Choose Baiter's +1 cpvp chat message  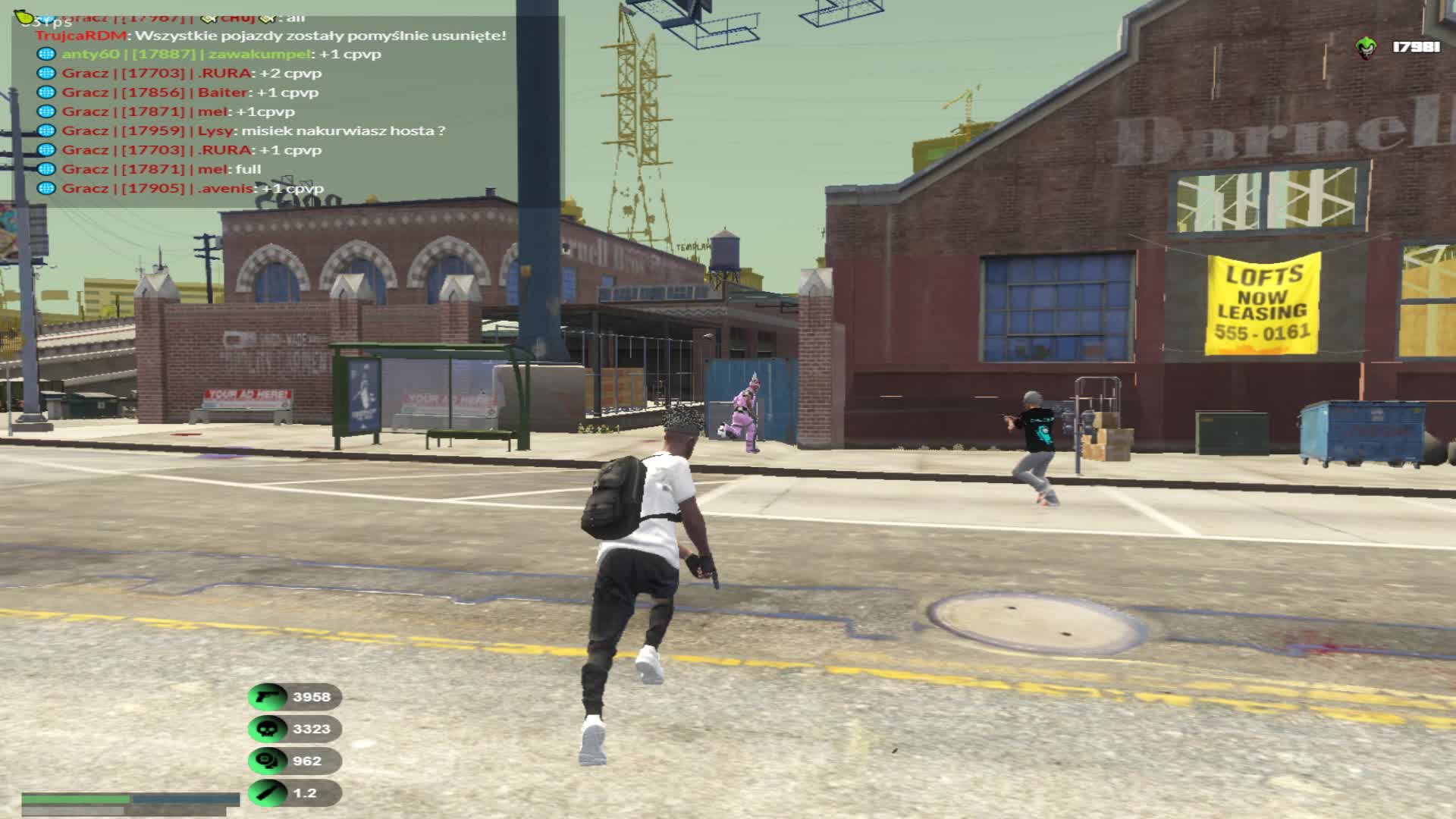pyautogui.click(x=190, y=93)
